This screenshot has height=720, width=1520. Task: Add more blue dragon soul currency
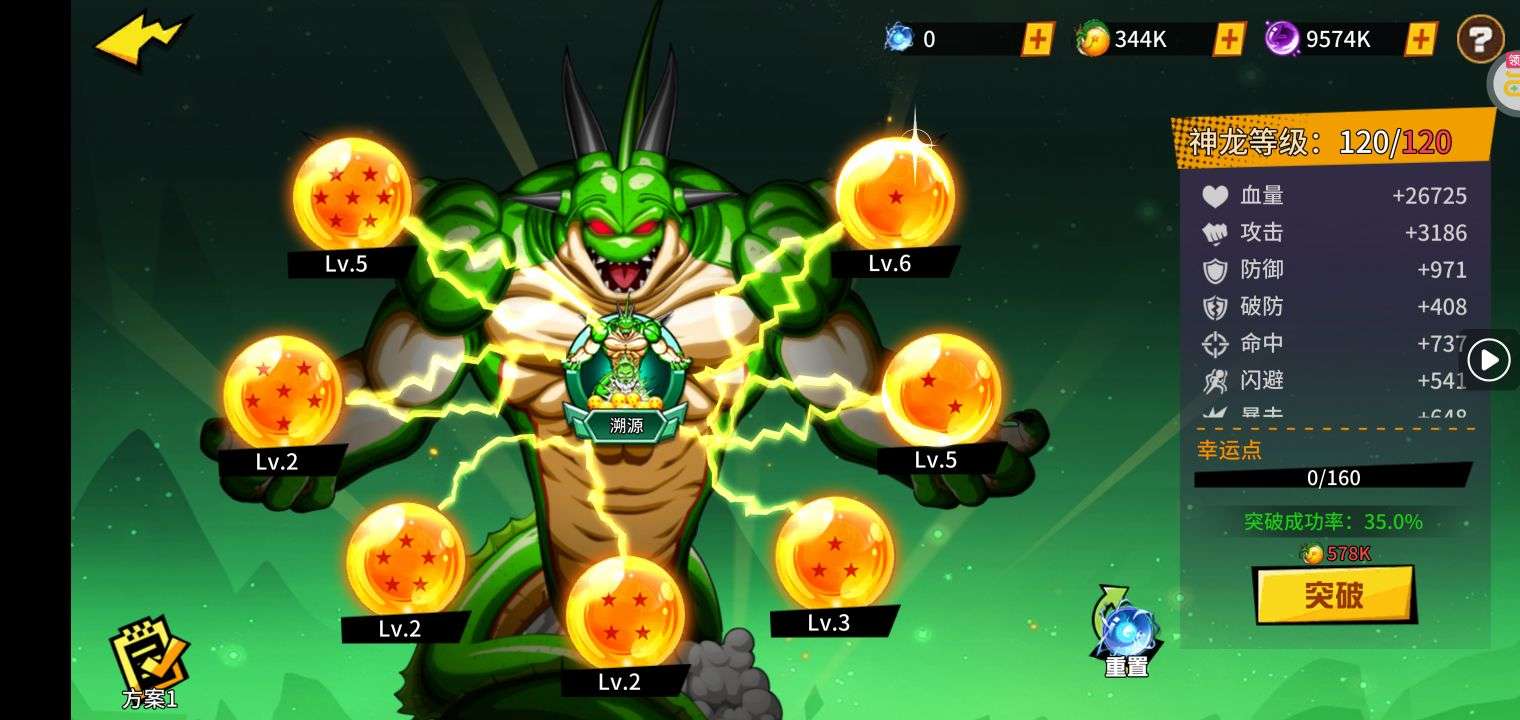1038,40
